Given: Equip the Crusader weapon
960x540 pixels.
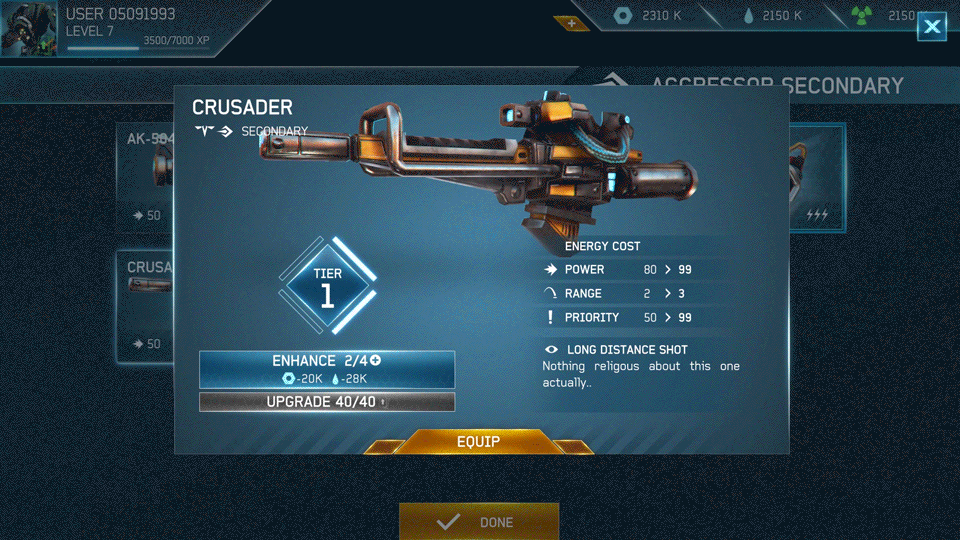Looking at the screenshot, I should coord(478,442).
